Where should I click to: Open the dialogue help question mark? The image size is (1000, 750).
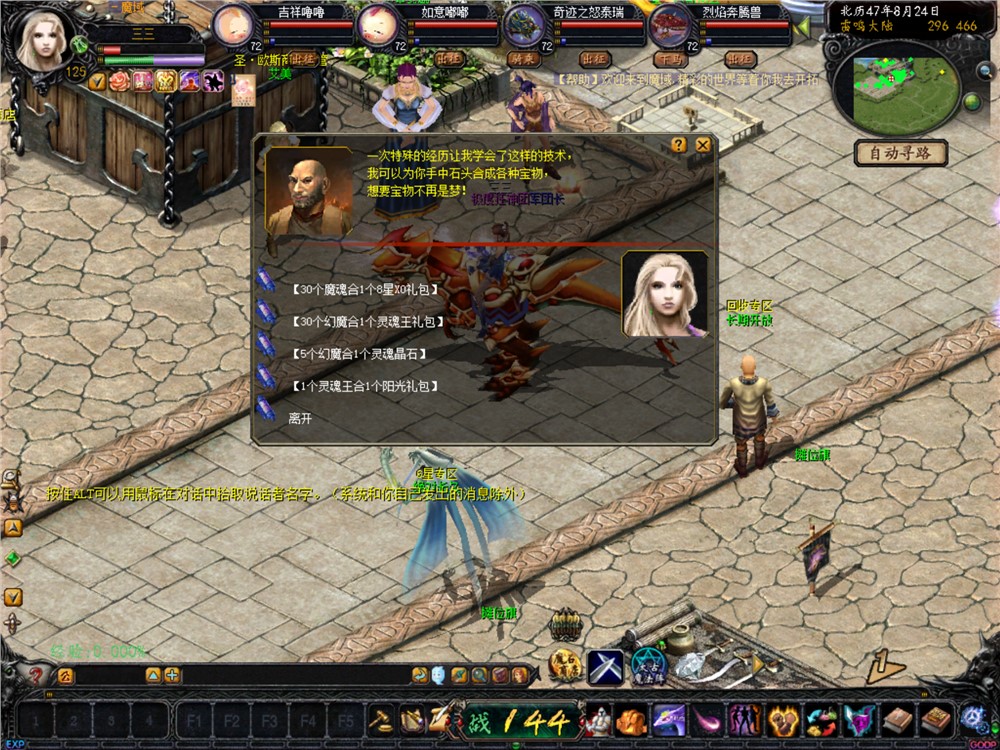click(679, 145)
